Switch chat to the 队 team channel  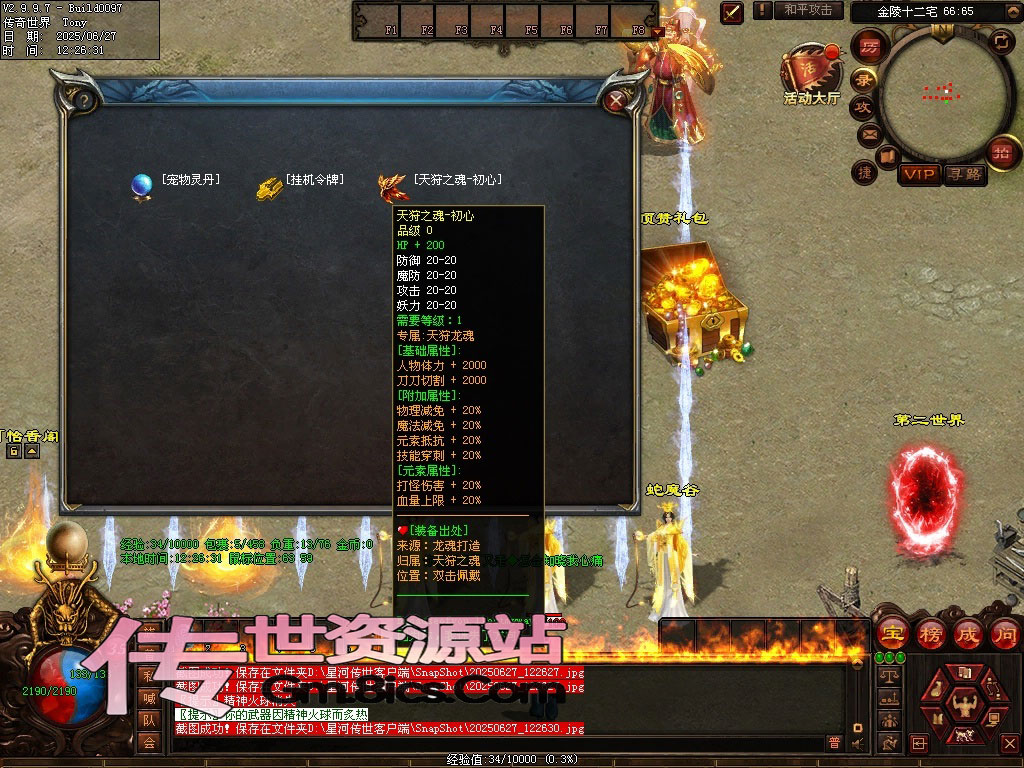point(148,719)
